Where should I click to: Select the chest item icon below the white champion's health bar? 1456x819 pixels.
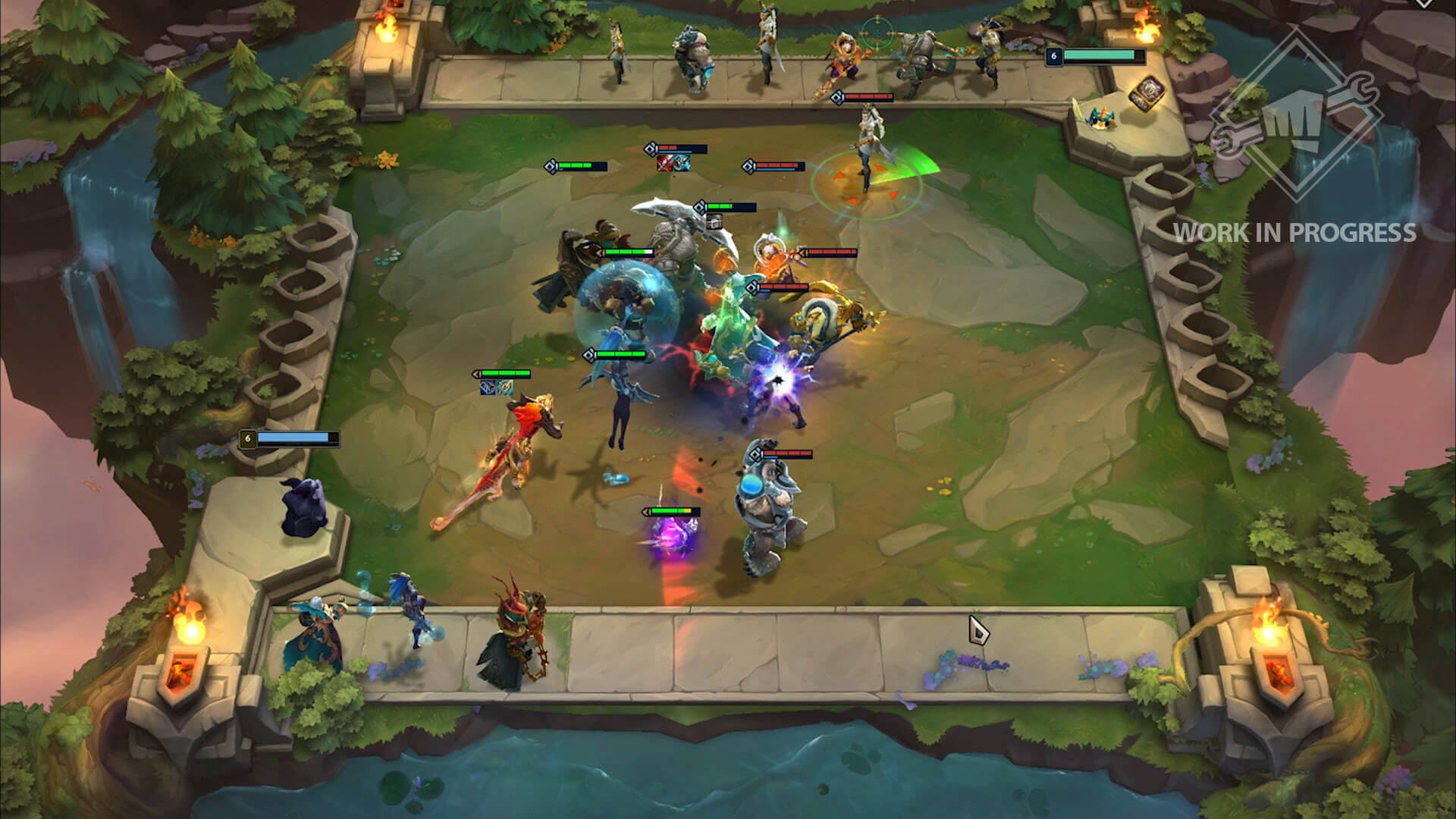[714, 222]
